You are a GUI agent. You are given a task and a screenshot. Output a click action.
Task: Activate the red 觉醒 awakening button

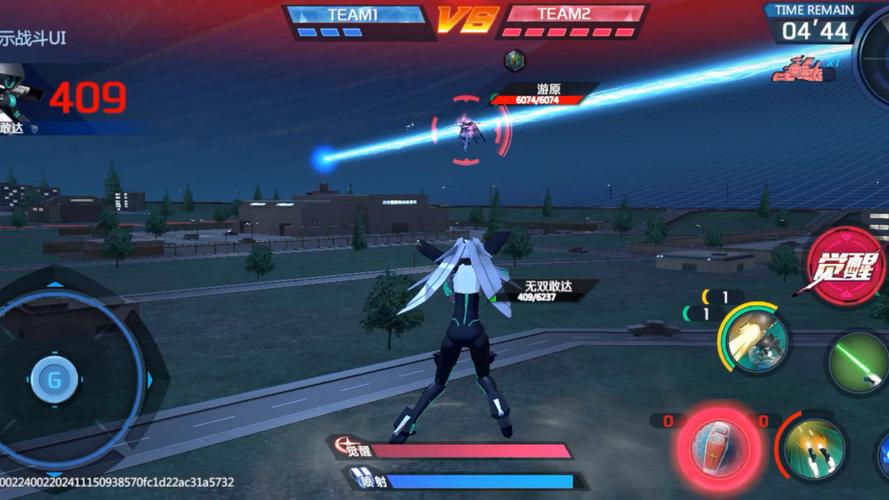pyautogui.click(x=845, y=266)
